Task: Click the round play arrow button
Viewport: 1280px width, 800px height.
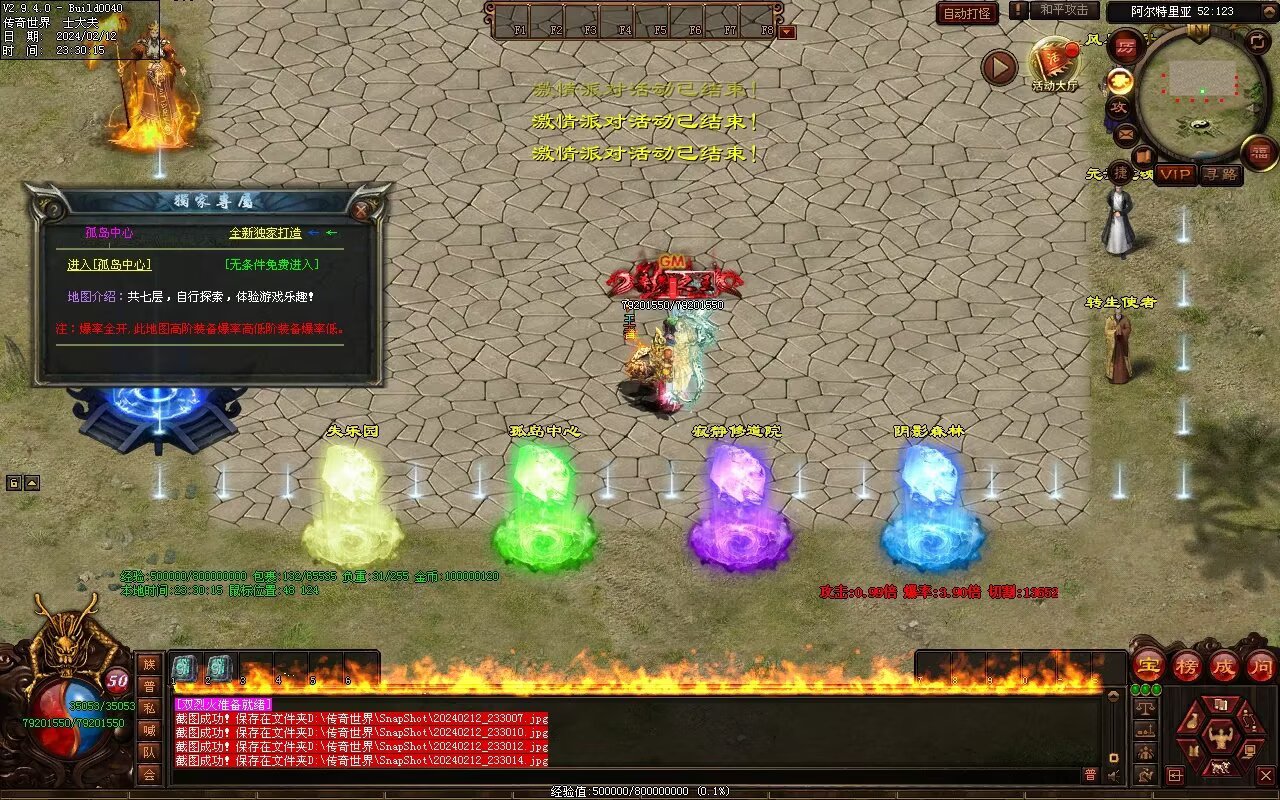Action: tap(999, 68)
